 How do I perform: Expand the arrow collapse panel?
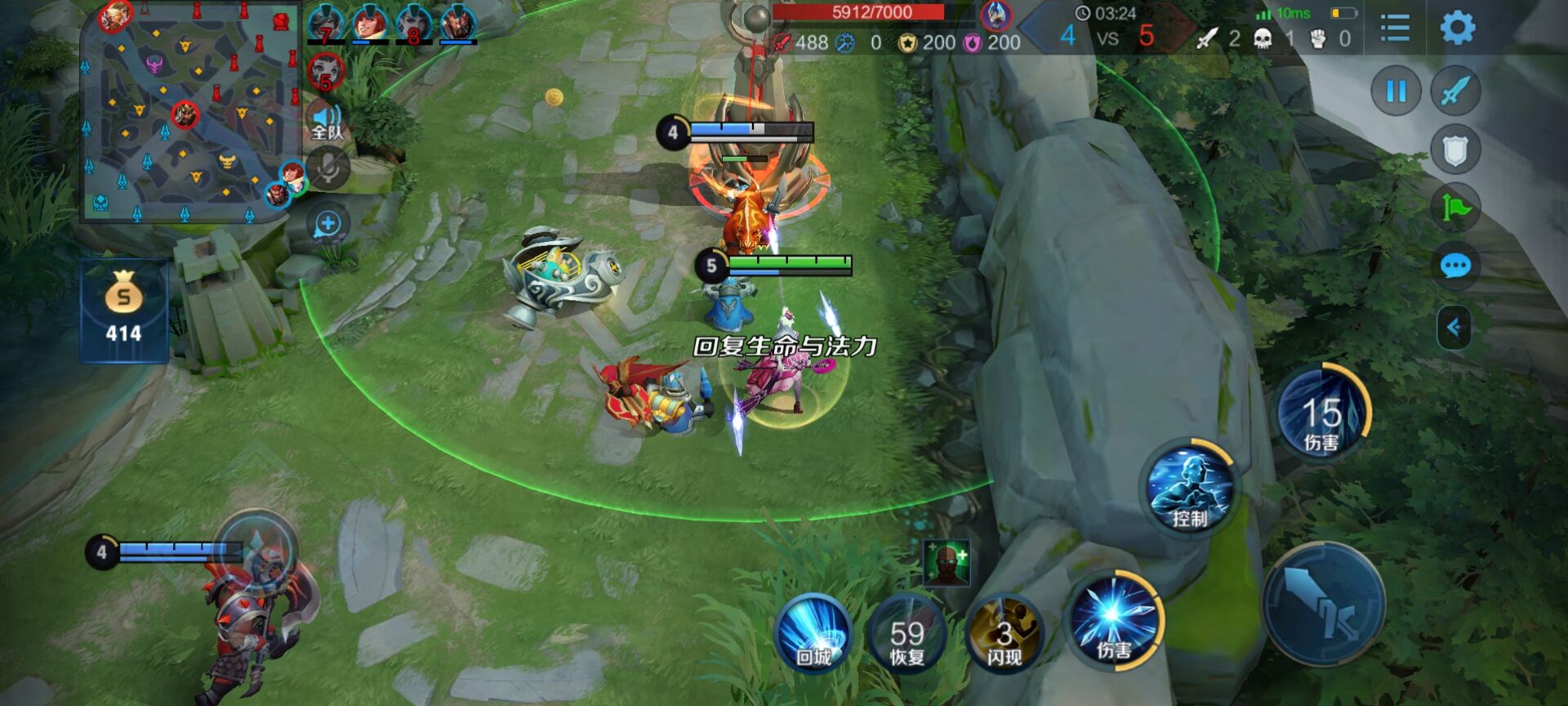pos(1454,328)
